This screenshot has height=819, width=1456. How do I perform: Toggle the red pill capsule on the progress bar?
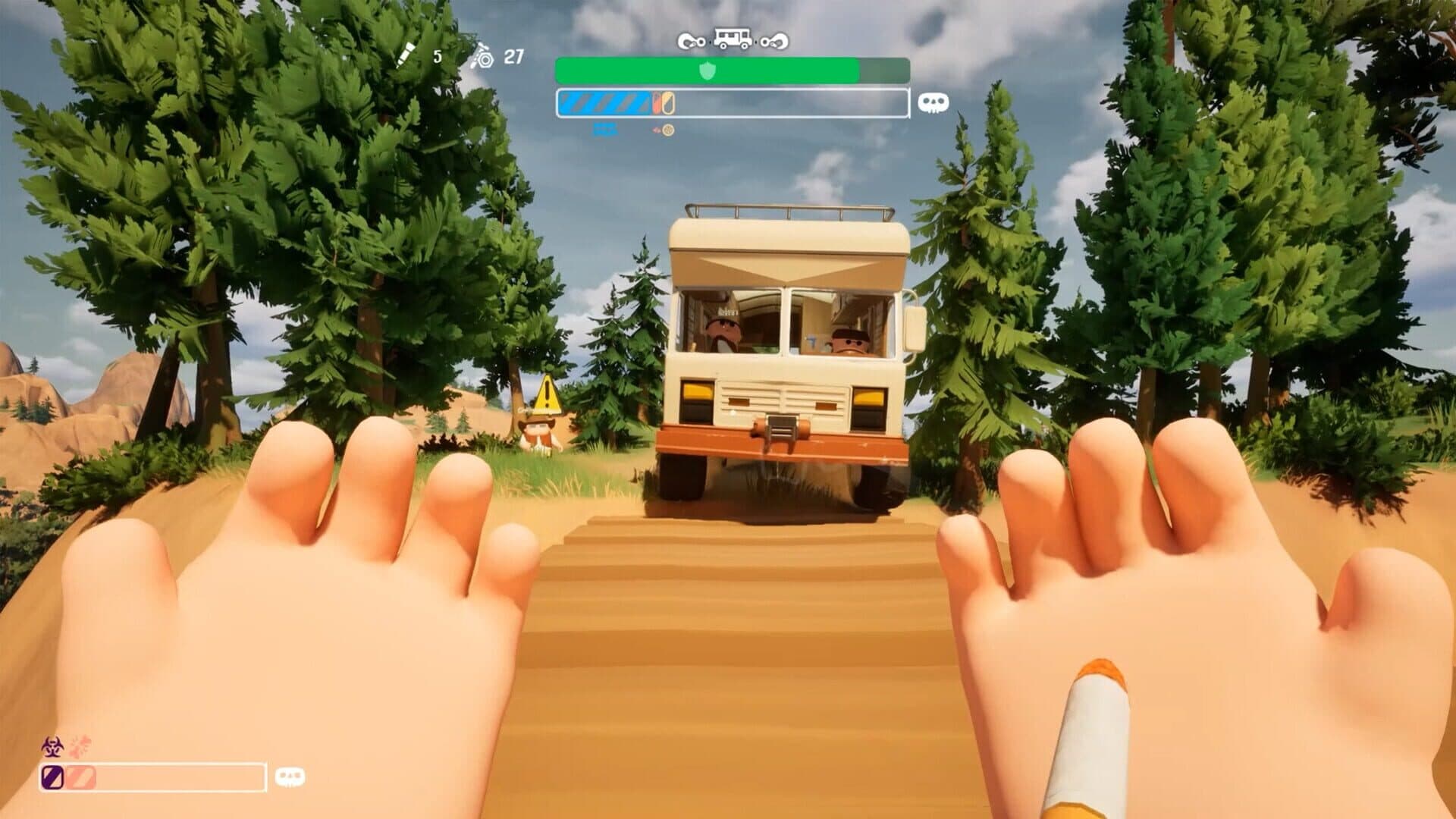[x=655, y=103]
